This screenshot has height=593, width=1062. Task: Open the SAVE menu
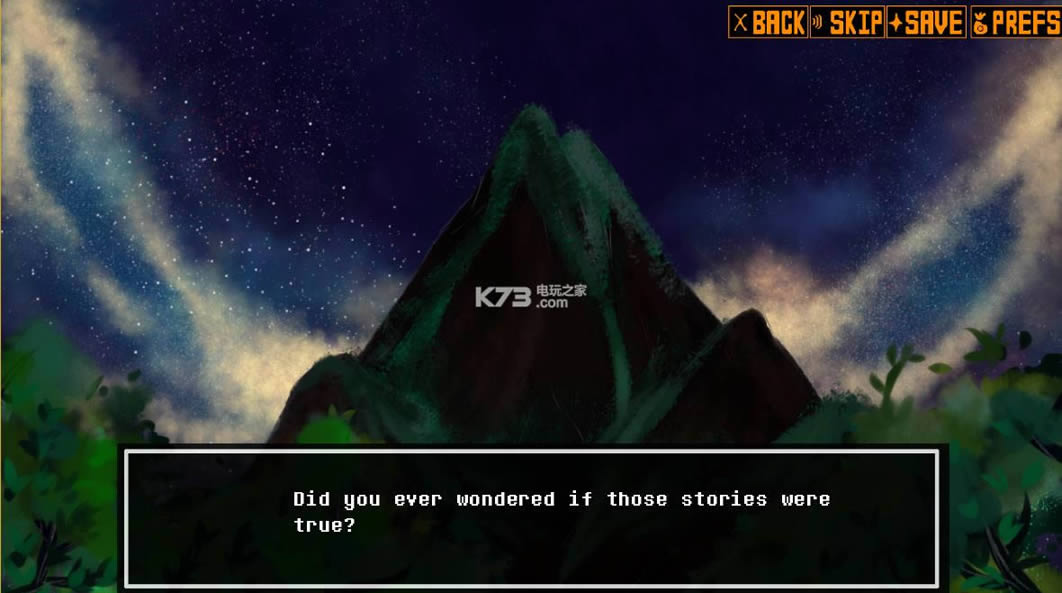click(x=926, y=22)
